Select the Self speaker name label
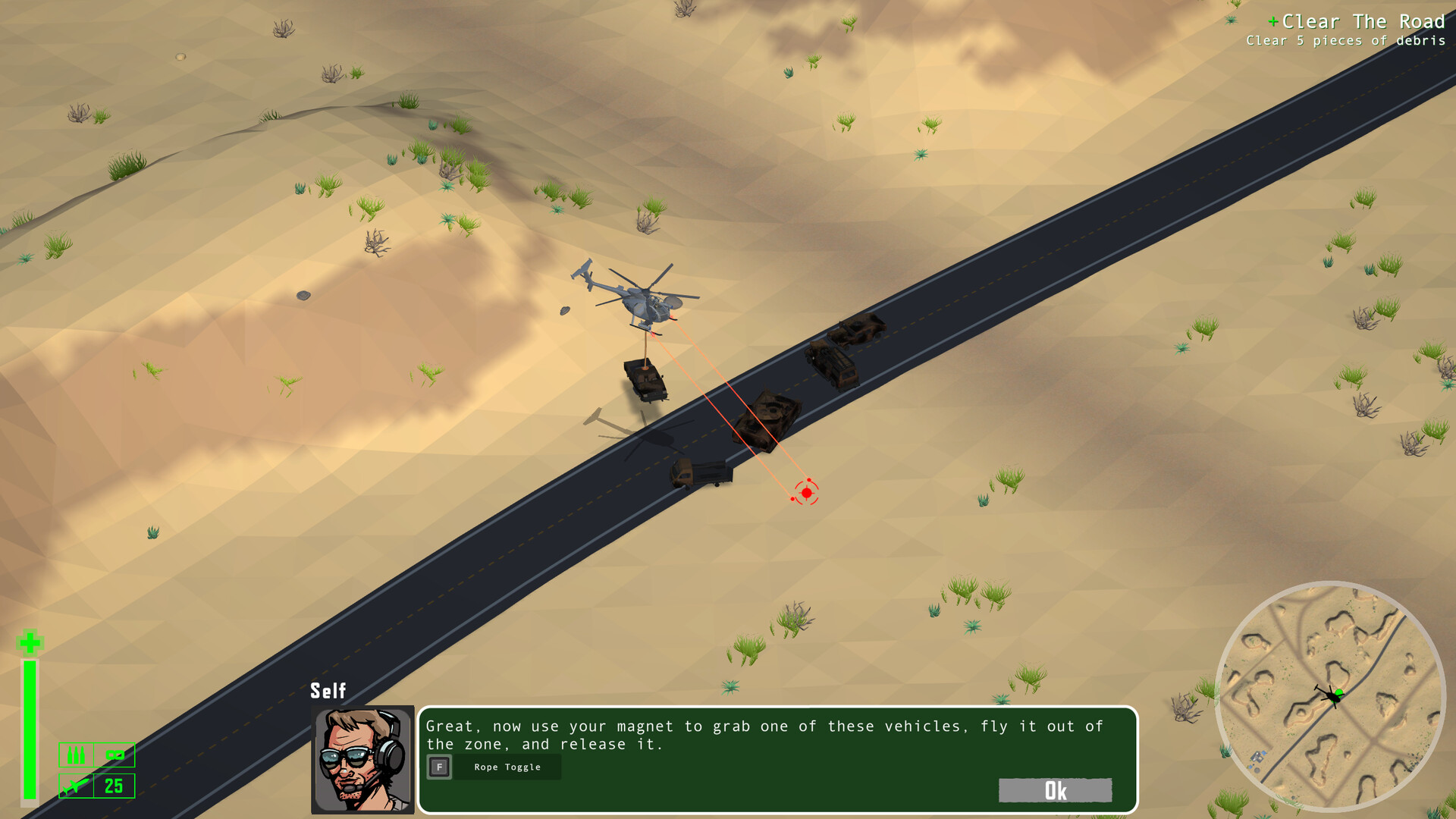This screenshot has height=819, width=1456. pyautogui.click(x=328, y=691)
